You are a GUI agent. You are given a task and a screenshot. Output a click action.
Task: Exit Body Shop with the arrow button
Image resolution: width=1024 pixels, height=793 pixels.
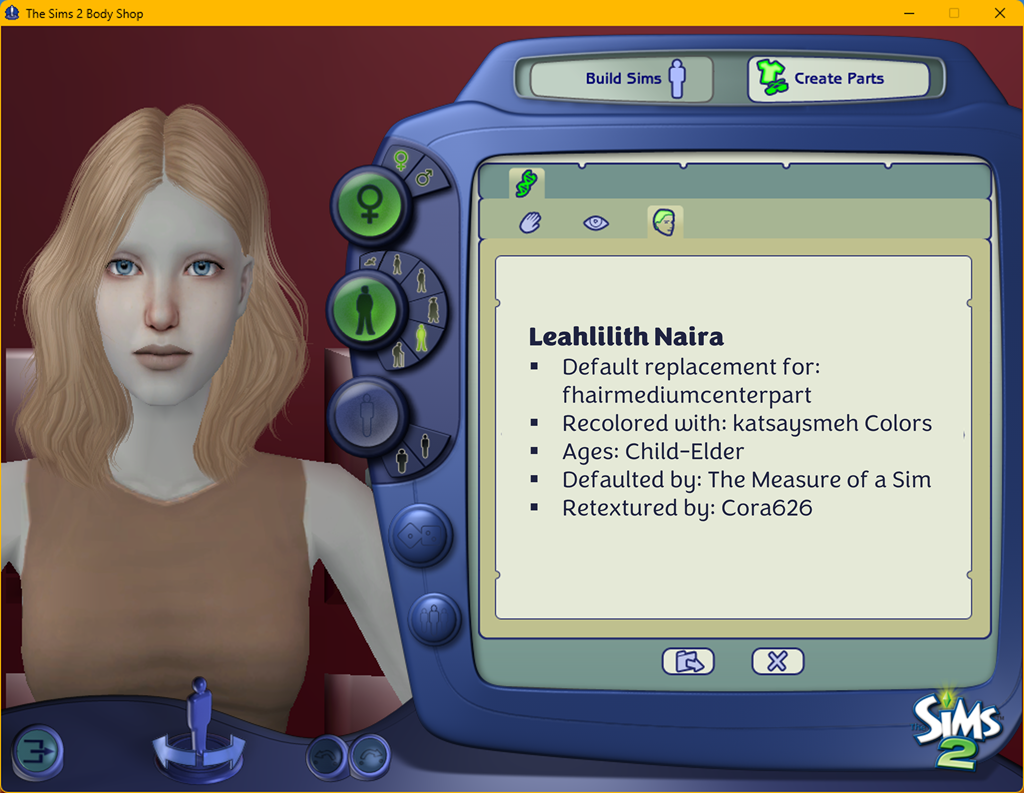[38, 751]
